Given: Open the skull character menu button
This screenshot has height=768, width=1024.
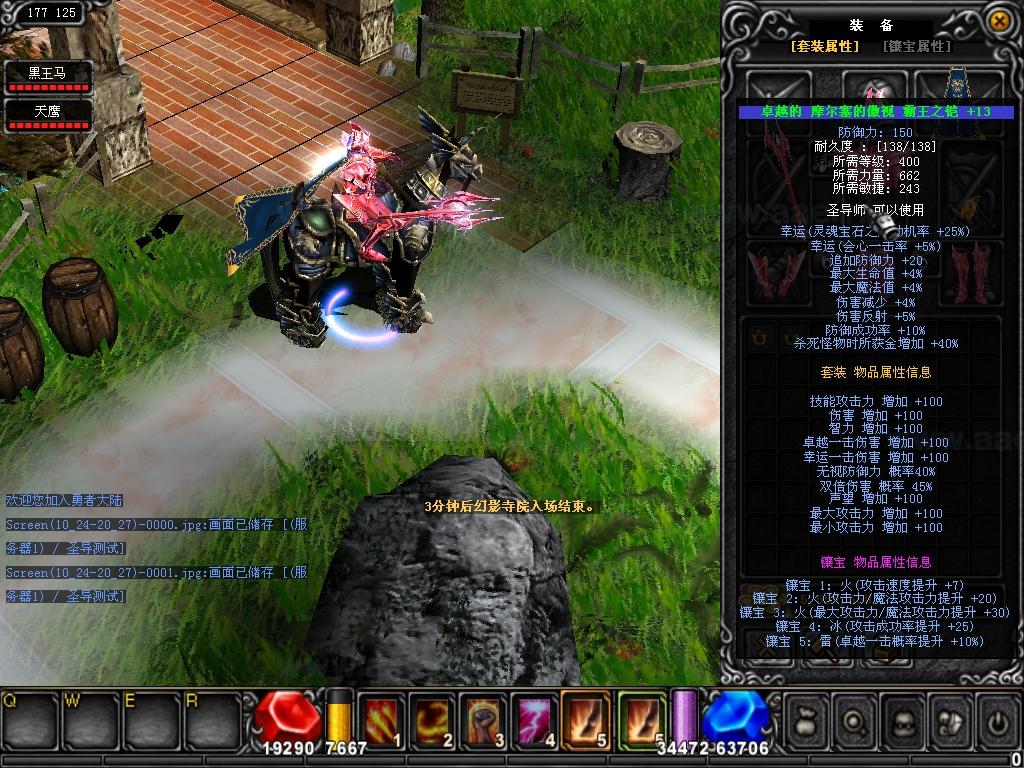Looking at the screenshot, I should [x=904, y=718].
